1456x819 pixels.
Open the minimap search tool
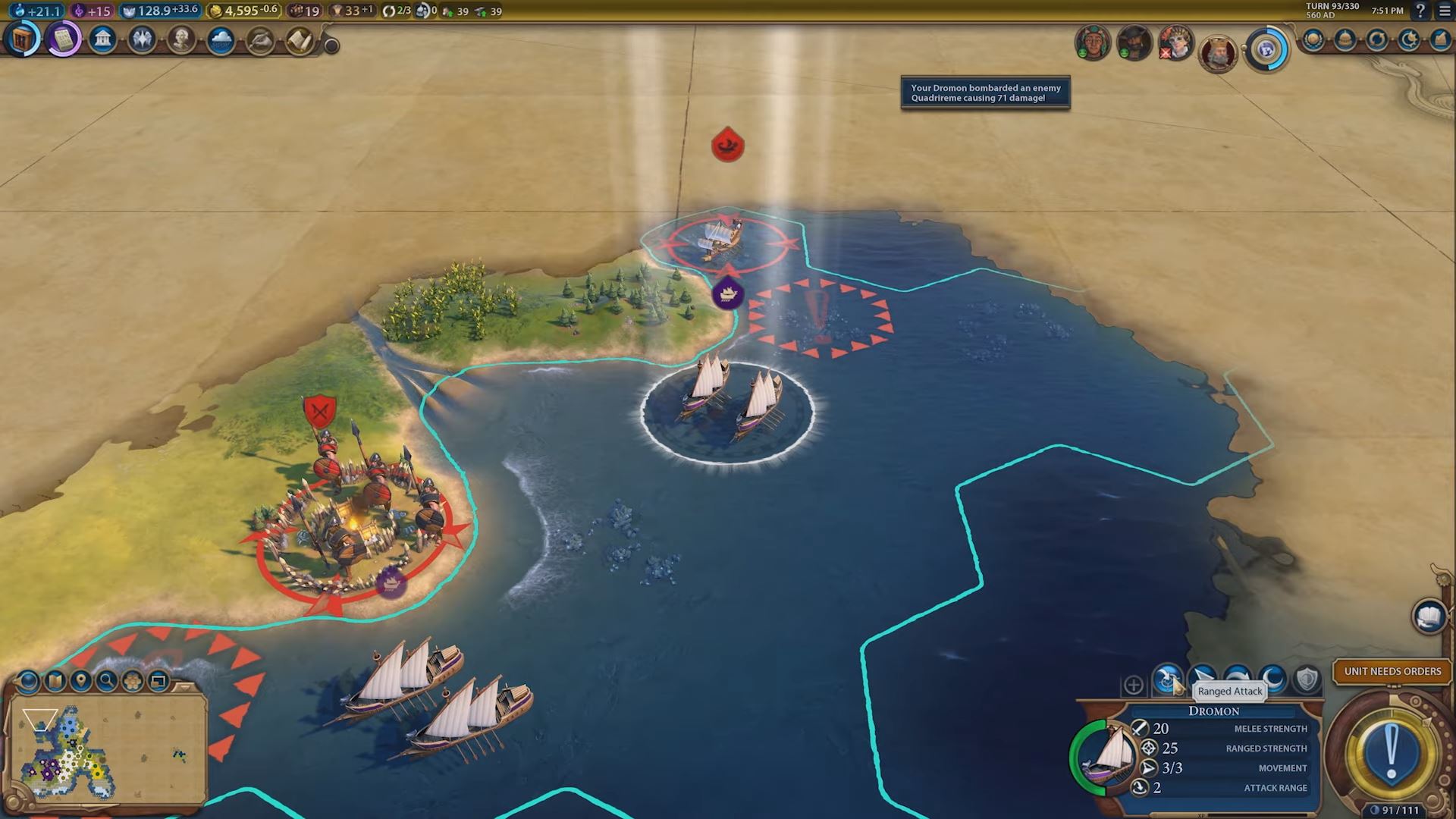[106, 681]
